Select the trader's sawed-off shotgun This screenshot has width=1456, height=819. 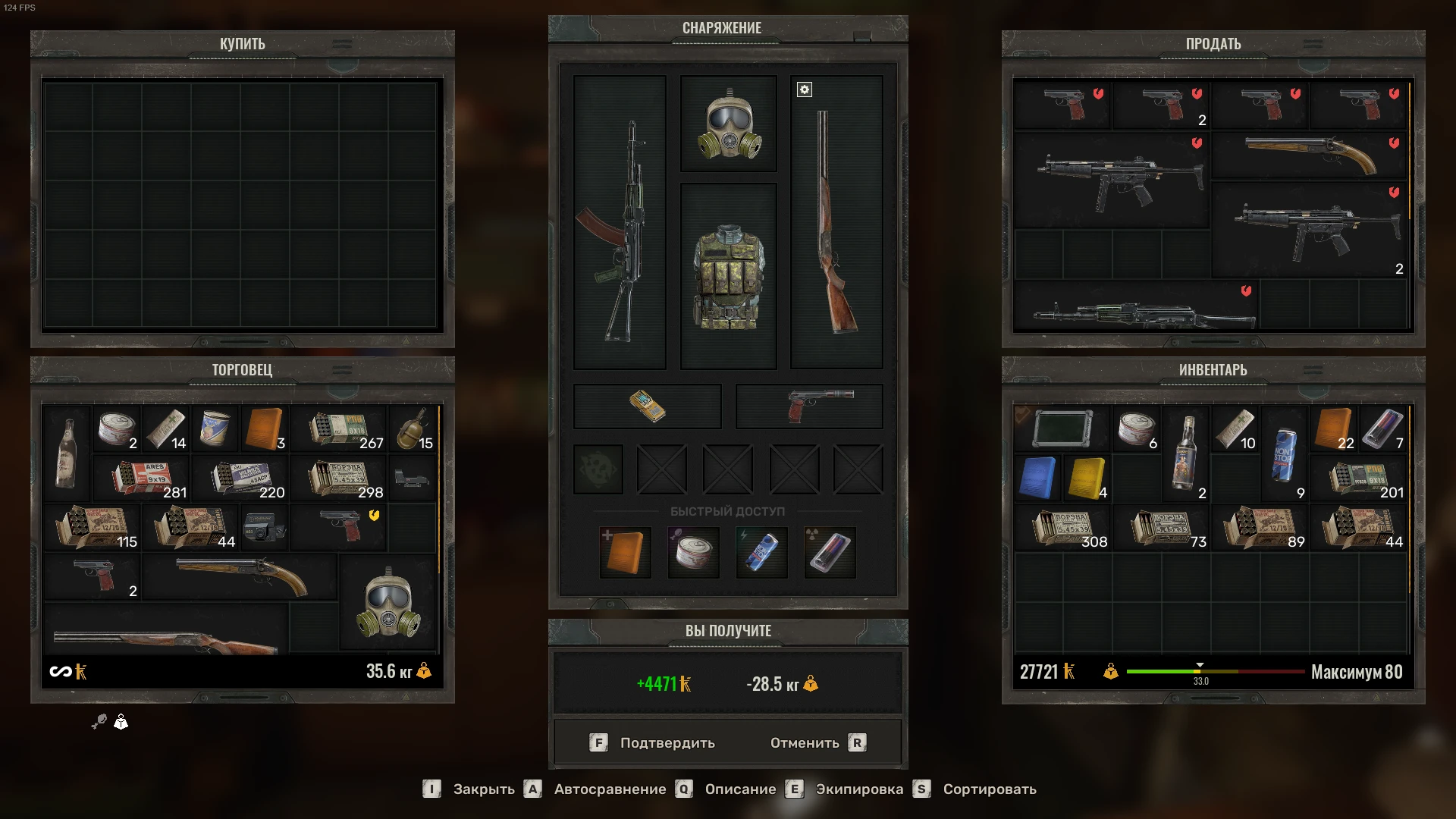[x=240, y=576]
